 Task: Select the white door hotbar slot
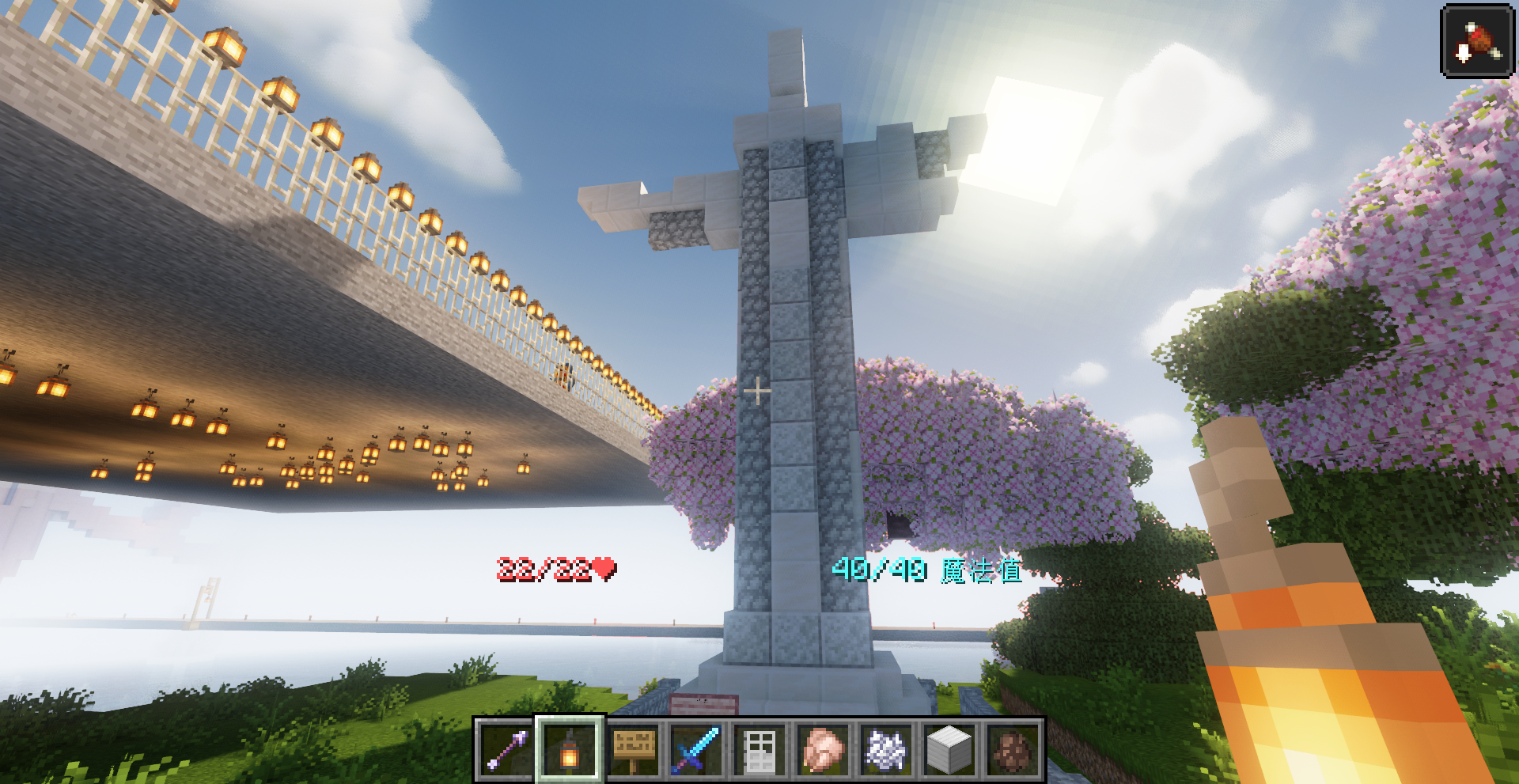pyautogui.click(x=760, y=750)
